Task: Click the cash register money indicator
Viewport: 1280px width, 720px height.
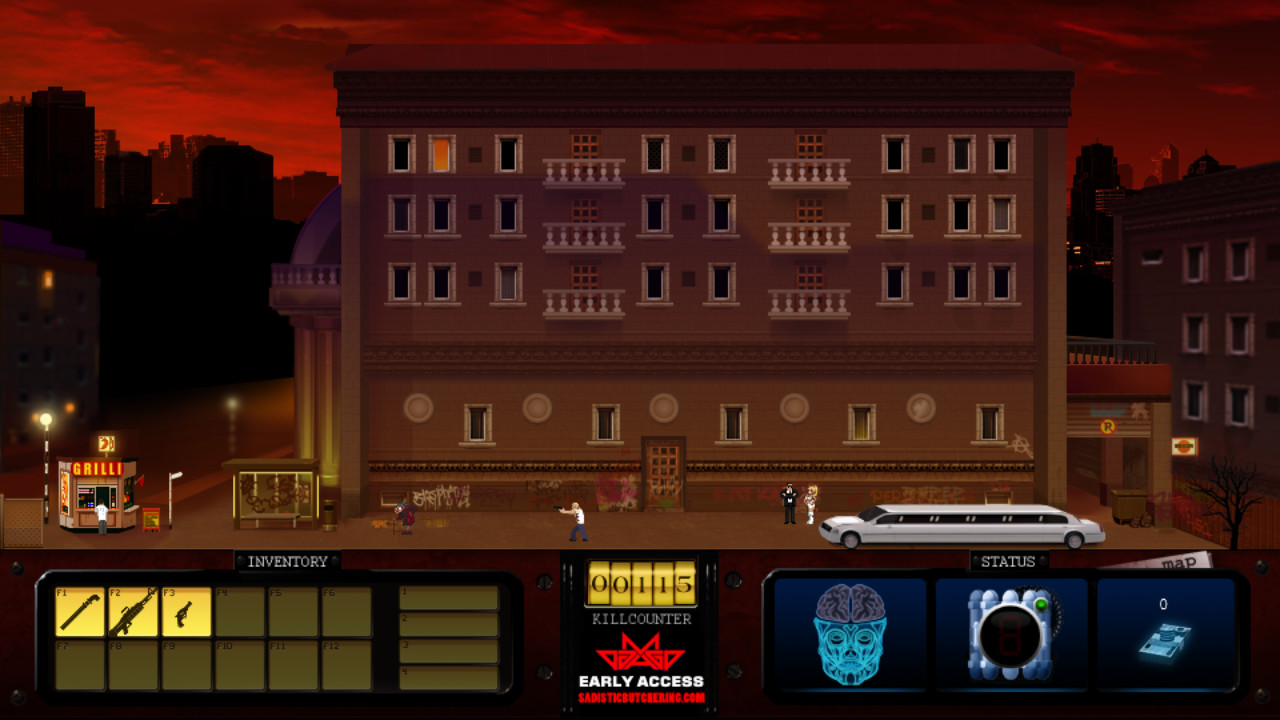Action: click(x=1166, y=640)
